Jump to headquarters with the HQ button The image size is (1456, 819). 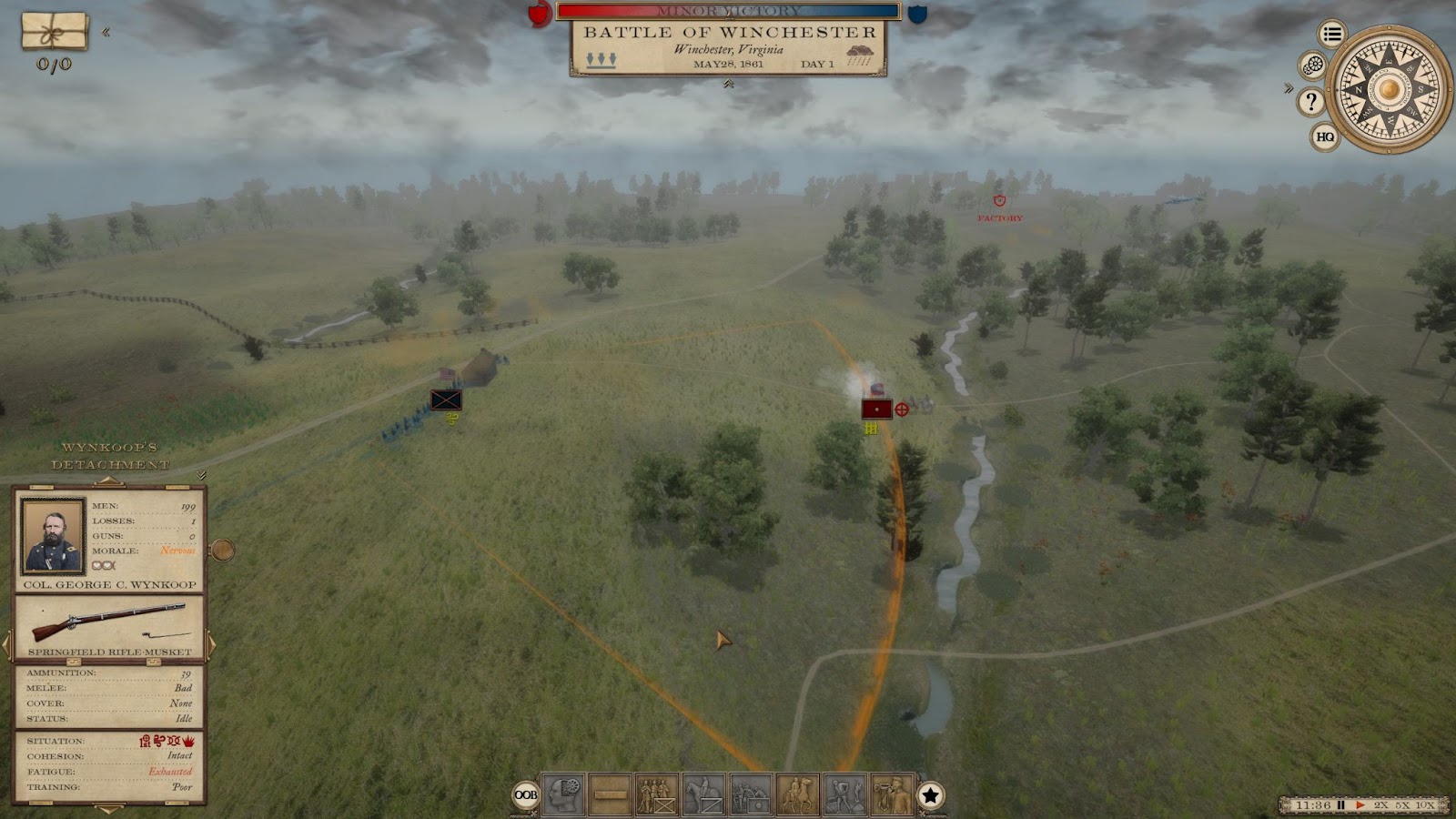[1325, 136]
